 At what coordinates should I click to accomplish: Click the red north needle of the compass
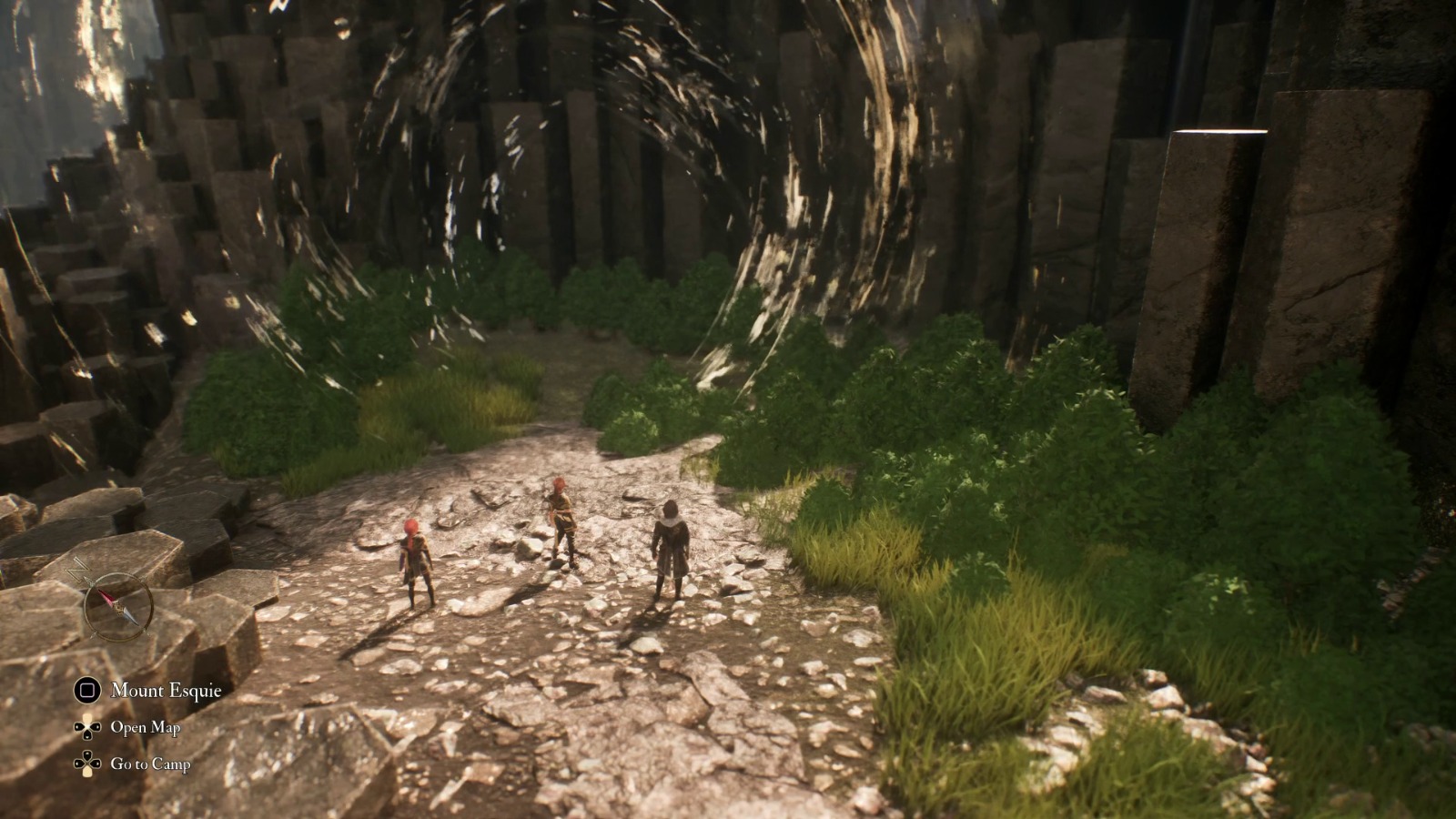coord(108,596)
